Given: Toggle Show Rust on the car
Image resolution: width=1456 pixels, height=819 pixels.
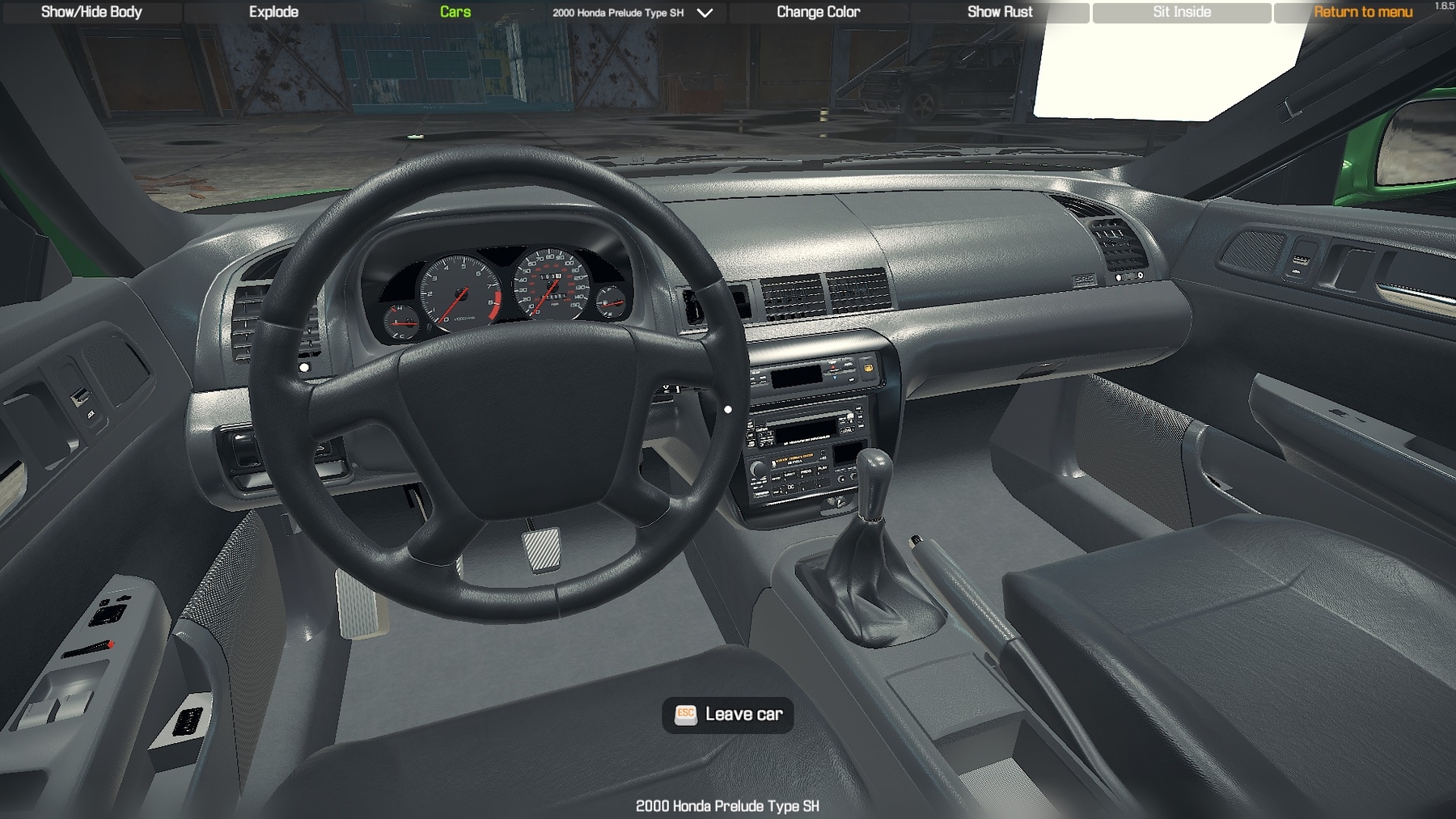Looking at the screenshot, I should tap(1000, 12).
